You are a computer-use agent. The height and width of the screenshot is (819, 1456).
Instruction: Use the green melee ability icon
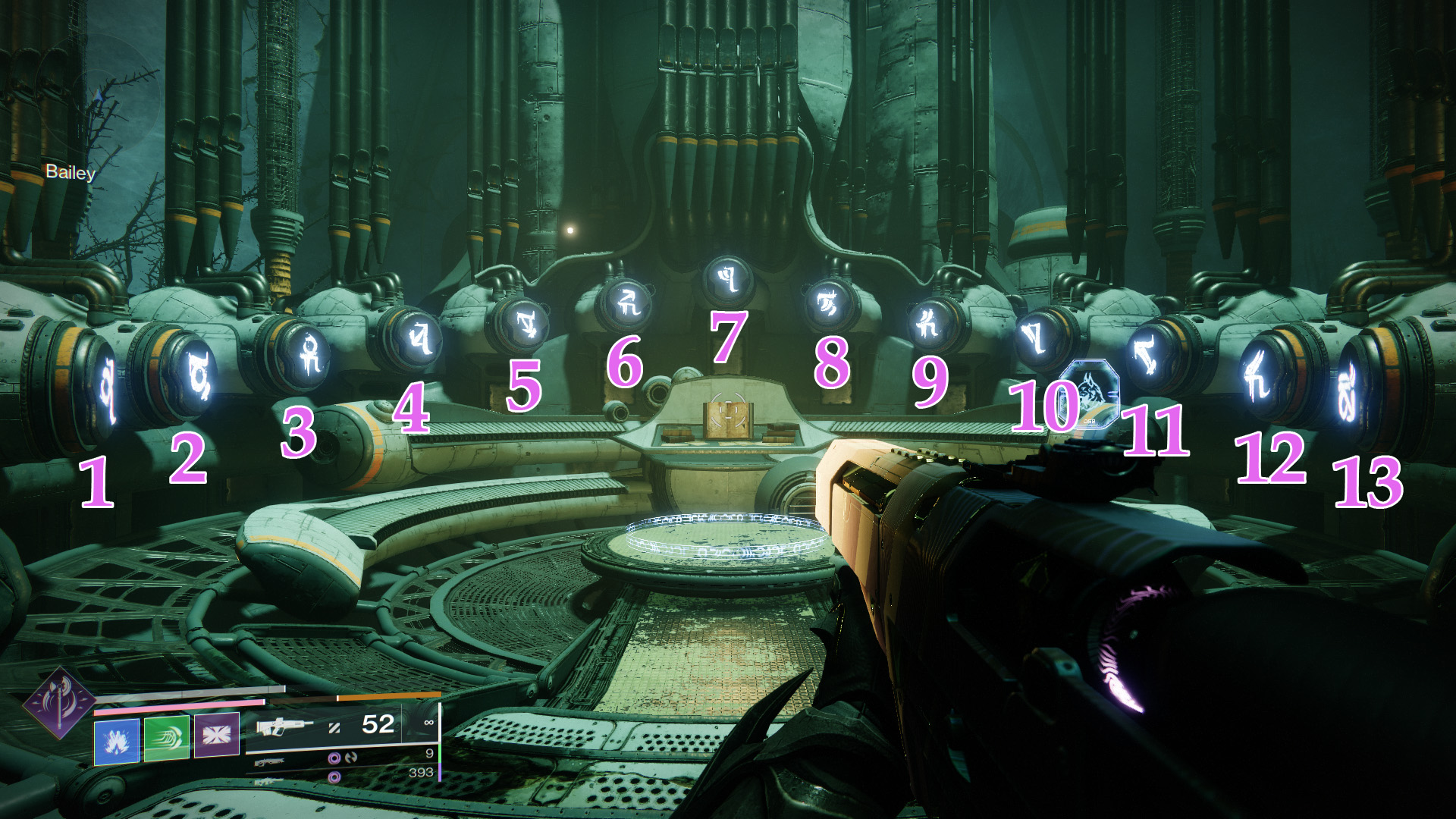click(166, 738)
